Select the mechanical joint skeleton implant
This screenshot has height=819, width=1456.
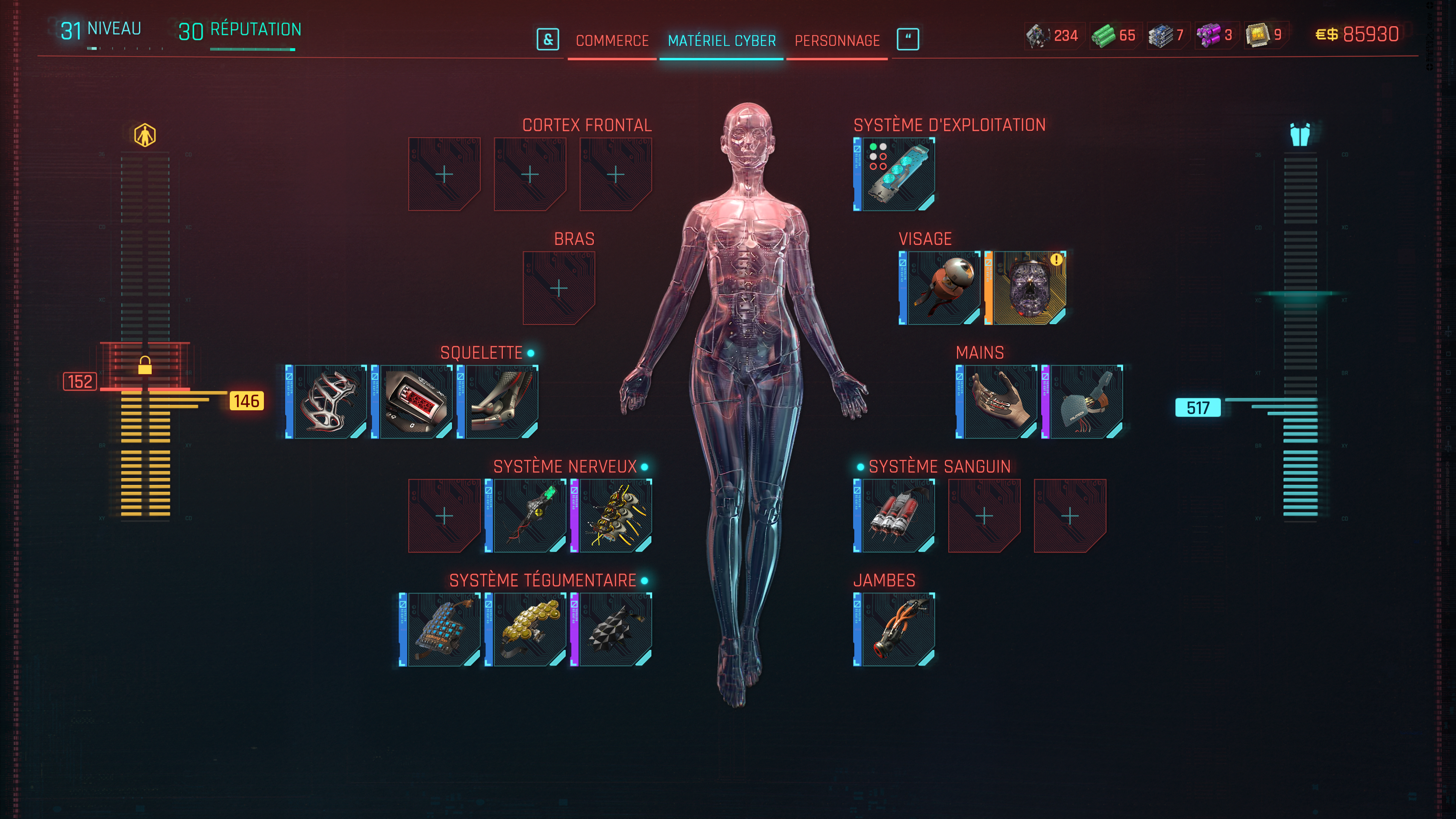pyautogui.click(x=498, y=402)
